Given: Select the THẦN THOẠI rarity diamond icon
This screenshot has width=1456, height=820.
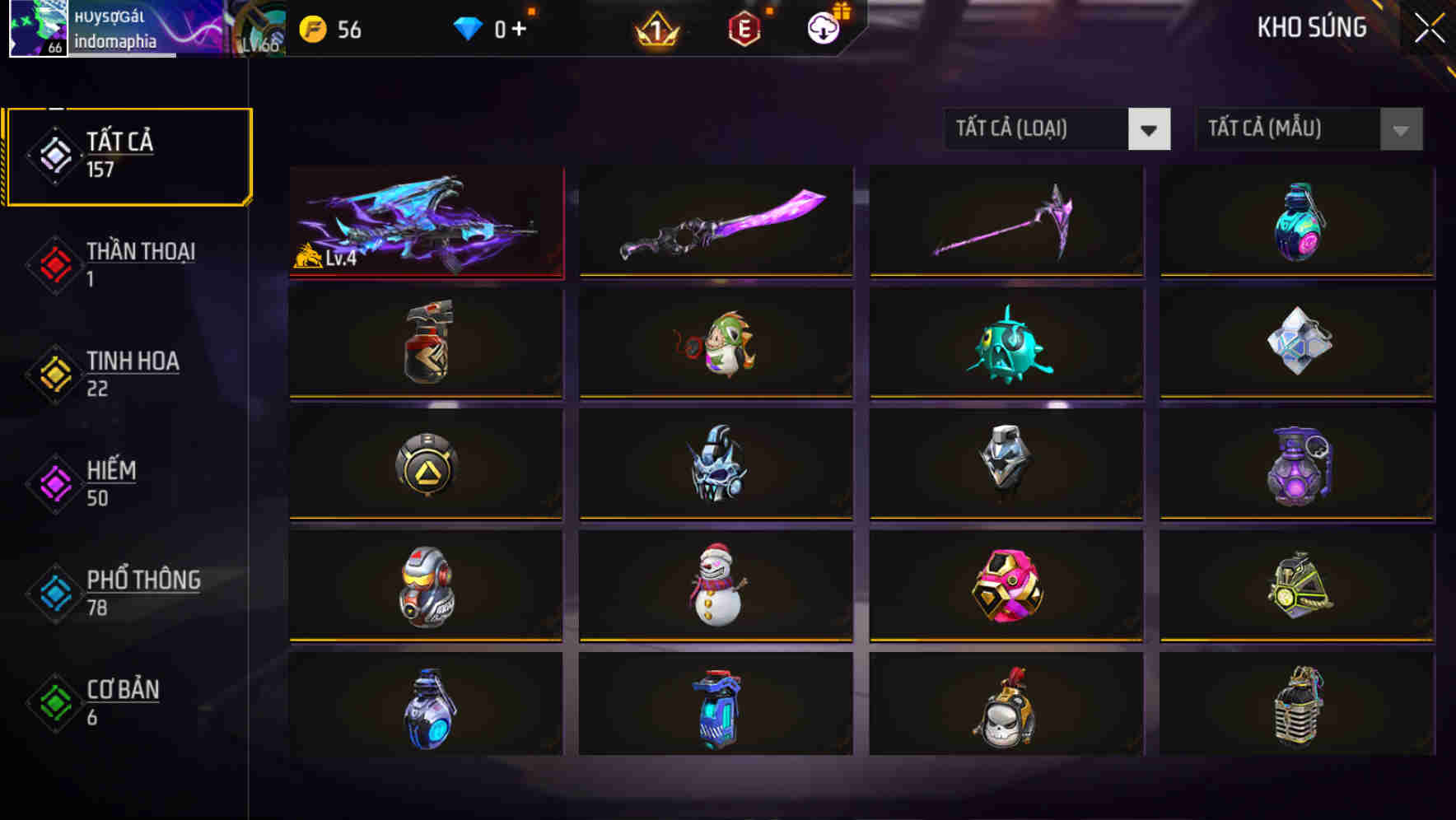Looking at the screenshot, I should [54, 263].
